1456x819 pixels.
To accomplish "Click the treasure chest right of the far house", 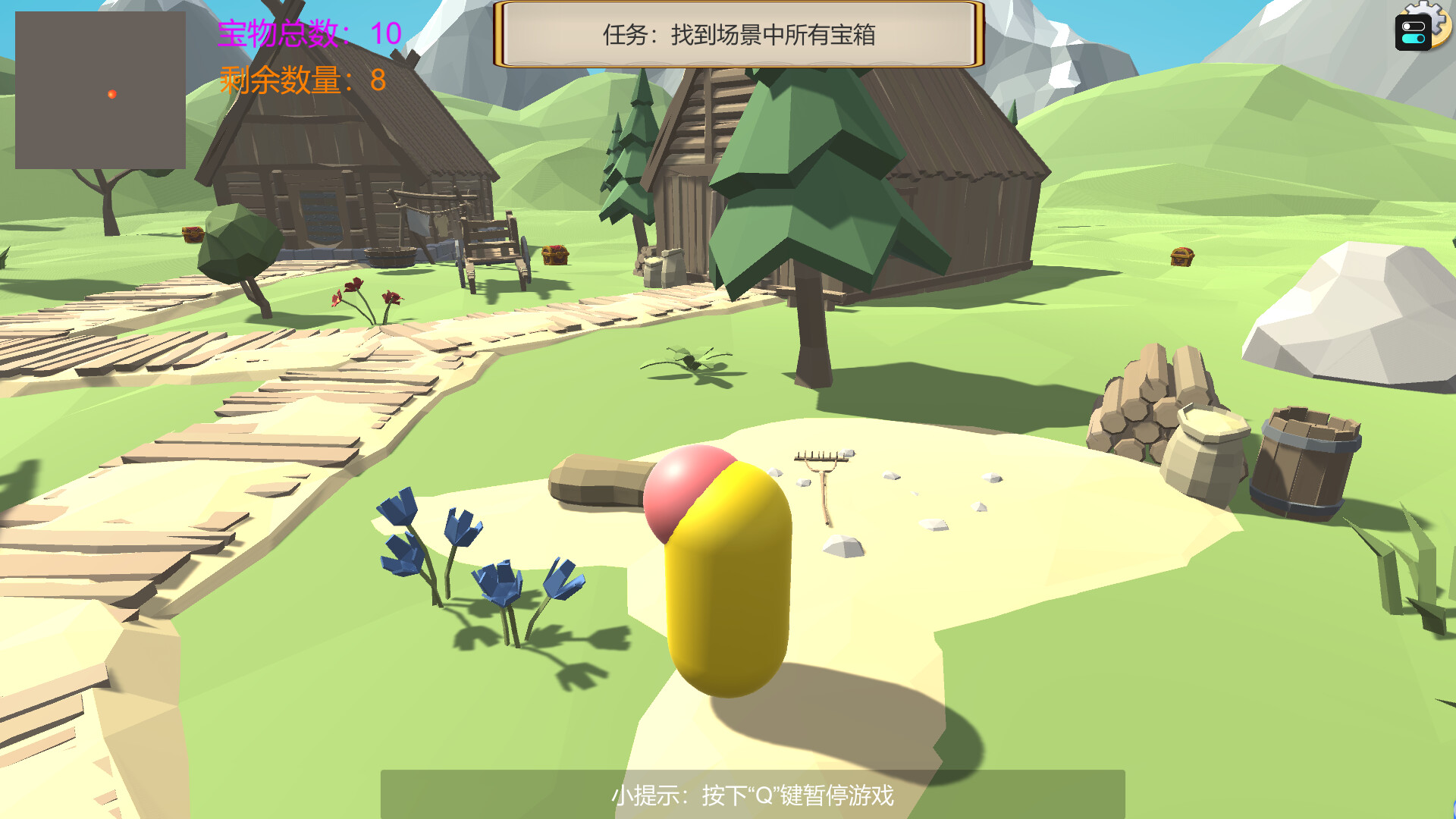I will click(x=1181, y=256).
